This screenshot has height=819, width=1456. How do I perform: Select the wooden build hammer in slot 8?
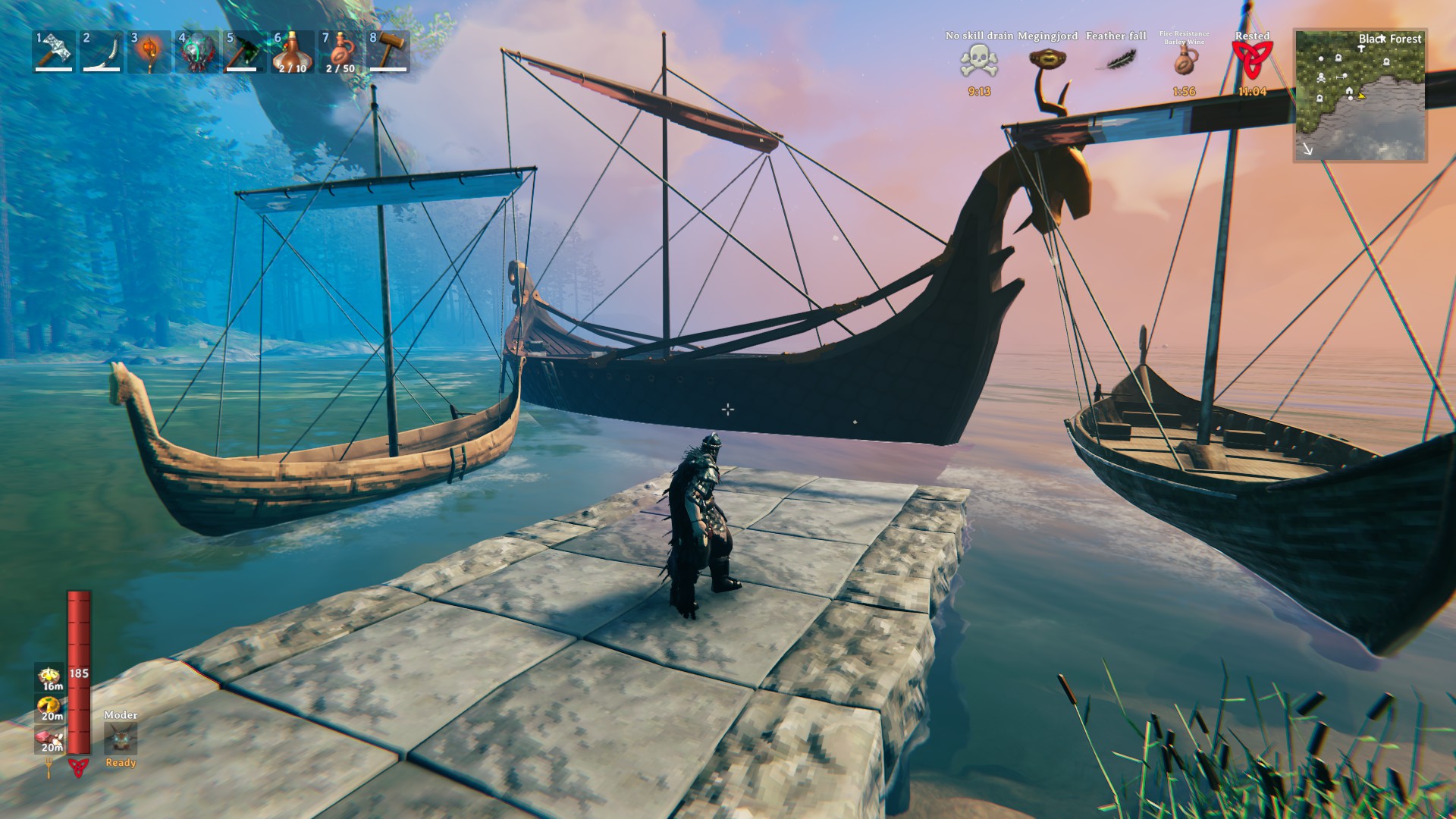[388, 52]
